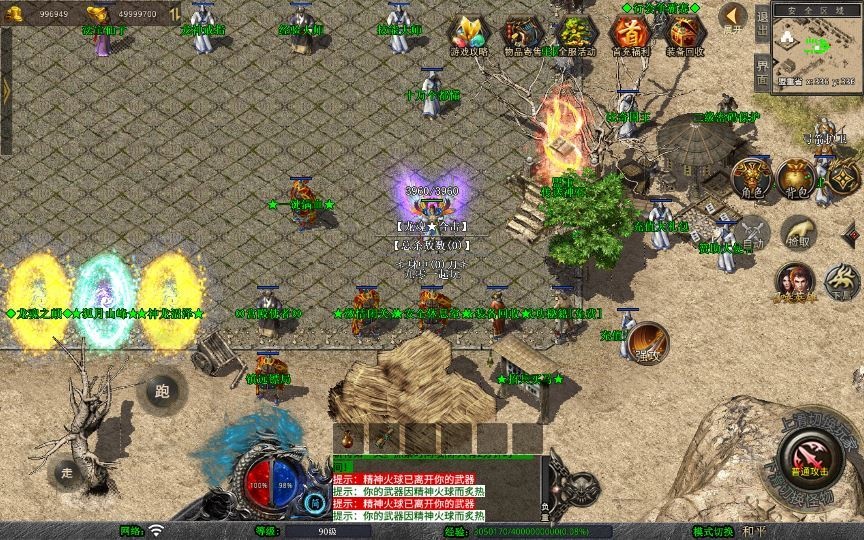The width and height of the screenshot is (864, 540).
Task: Open the minimap of the safe zone
Action: (x=817, y=47)
